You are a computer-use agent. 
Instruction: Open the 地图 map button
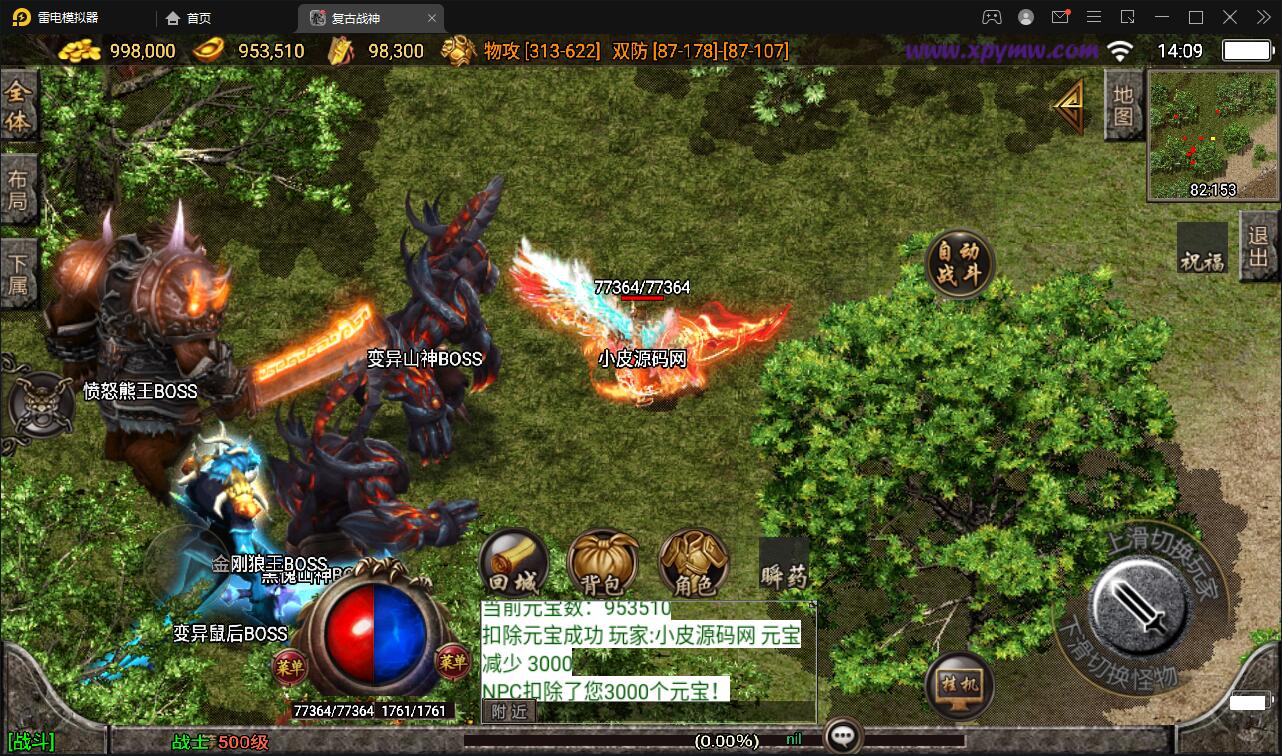pos(1124,105)
